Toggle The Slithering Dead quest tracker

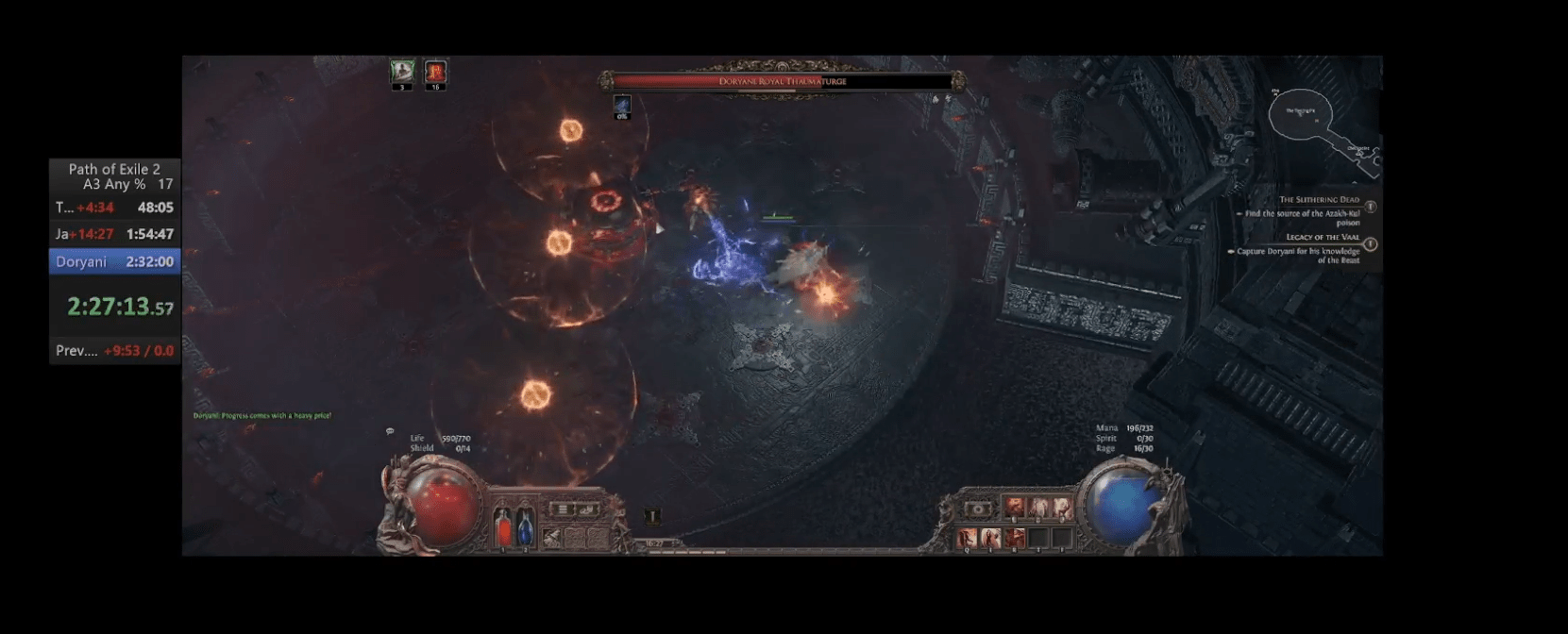coord(1370,207)
